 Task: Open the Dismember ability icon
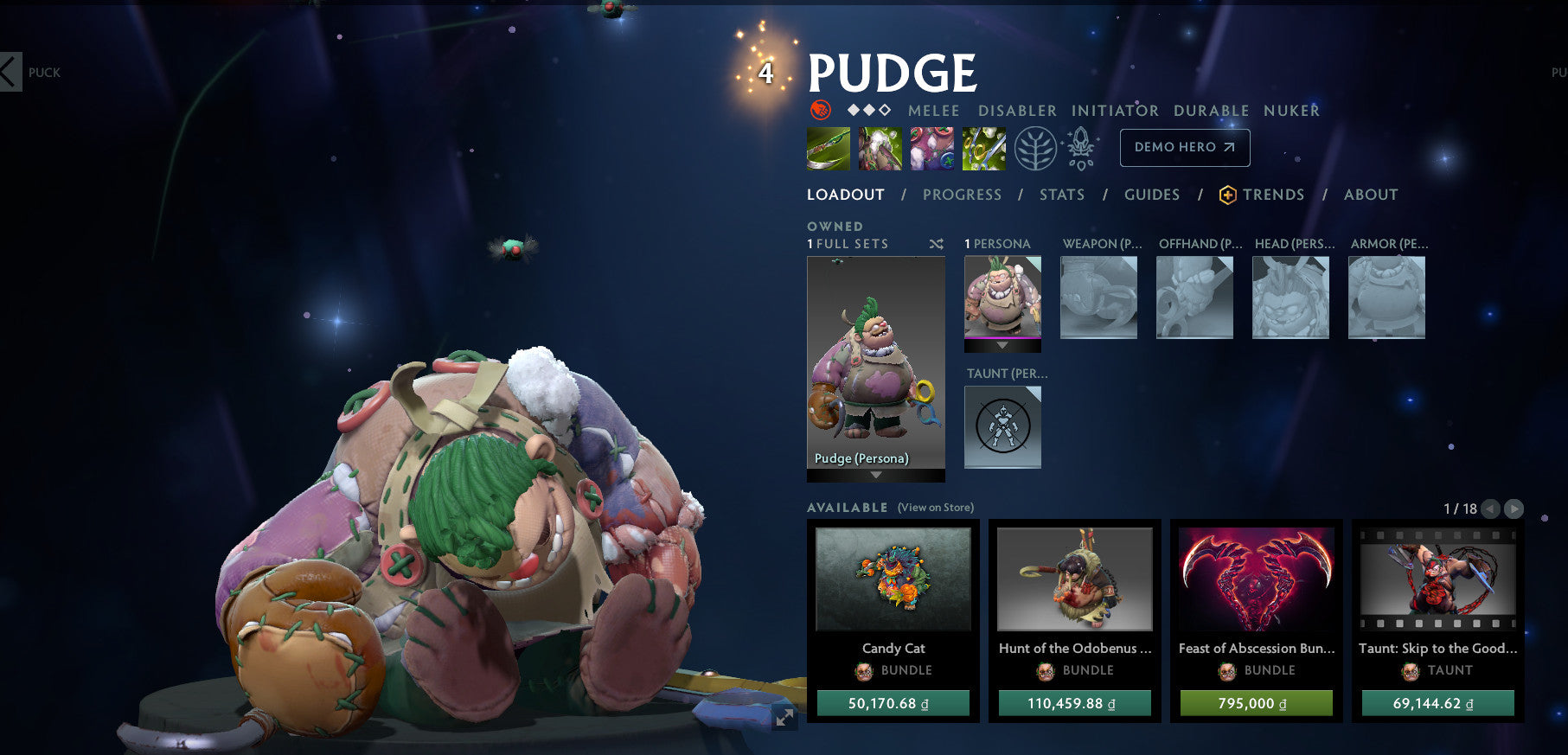pyautogui.click(x=983, y=147)
